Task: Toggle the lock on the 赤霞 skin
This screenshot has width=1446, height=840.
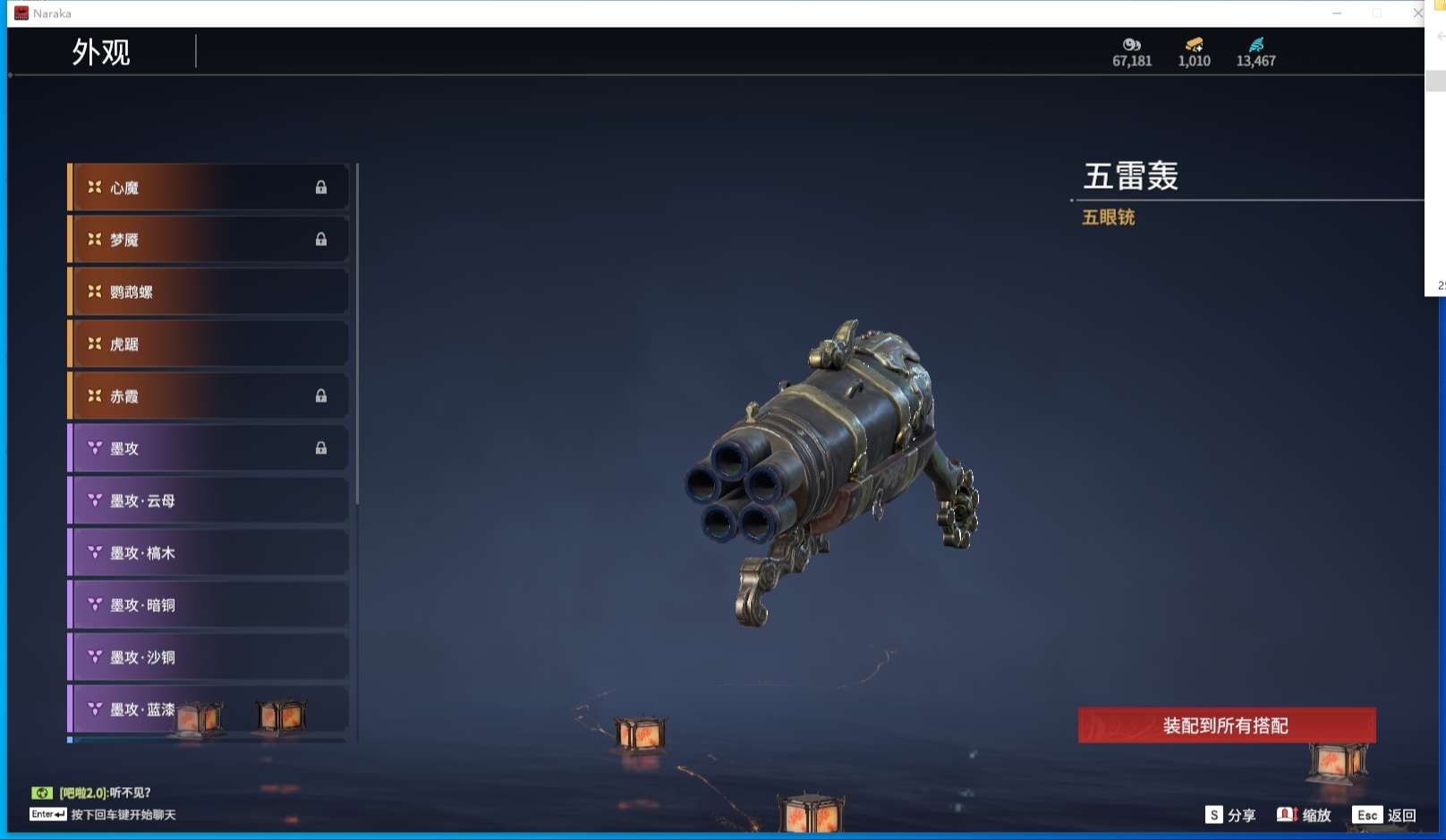Action: (x=321, y=395)
